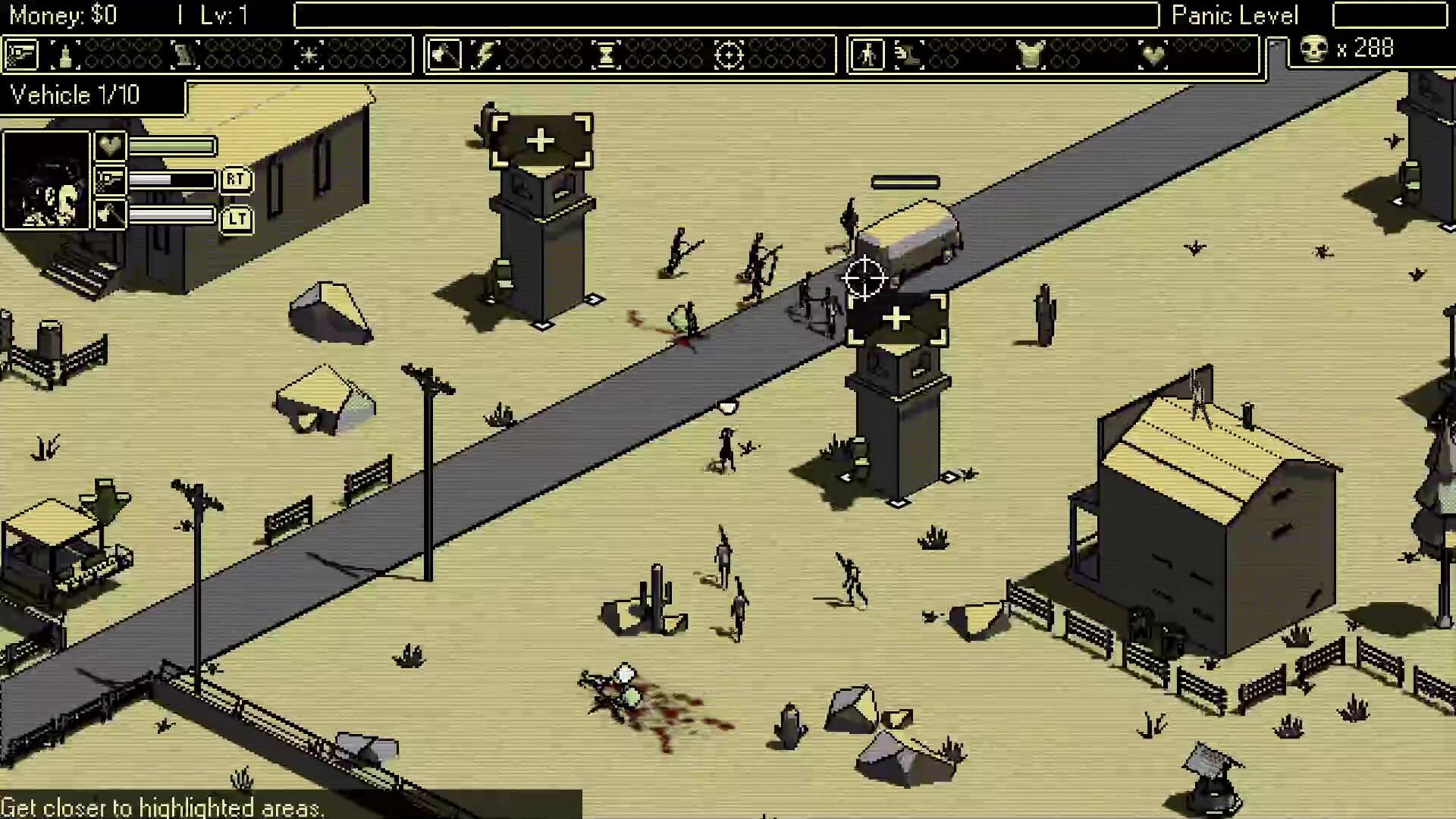Image resolution: width=1456 pixels, height=819 pixels.
Task: Click the walking person stat icon
Action: (868, 53)
